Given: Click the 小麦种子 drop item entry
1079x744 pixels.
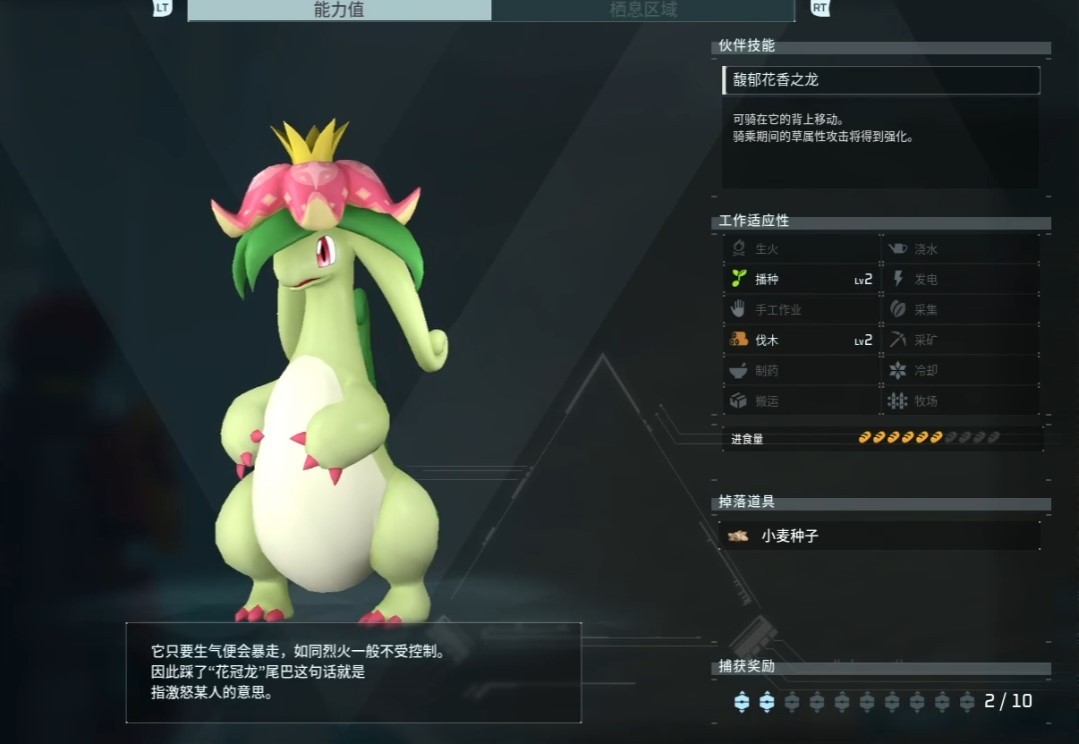Looking at the screenshot, I should [x=880, y=536].
